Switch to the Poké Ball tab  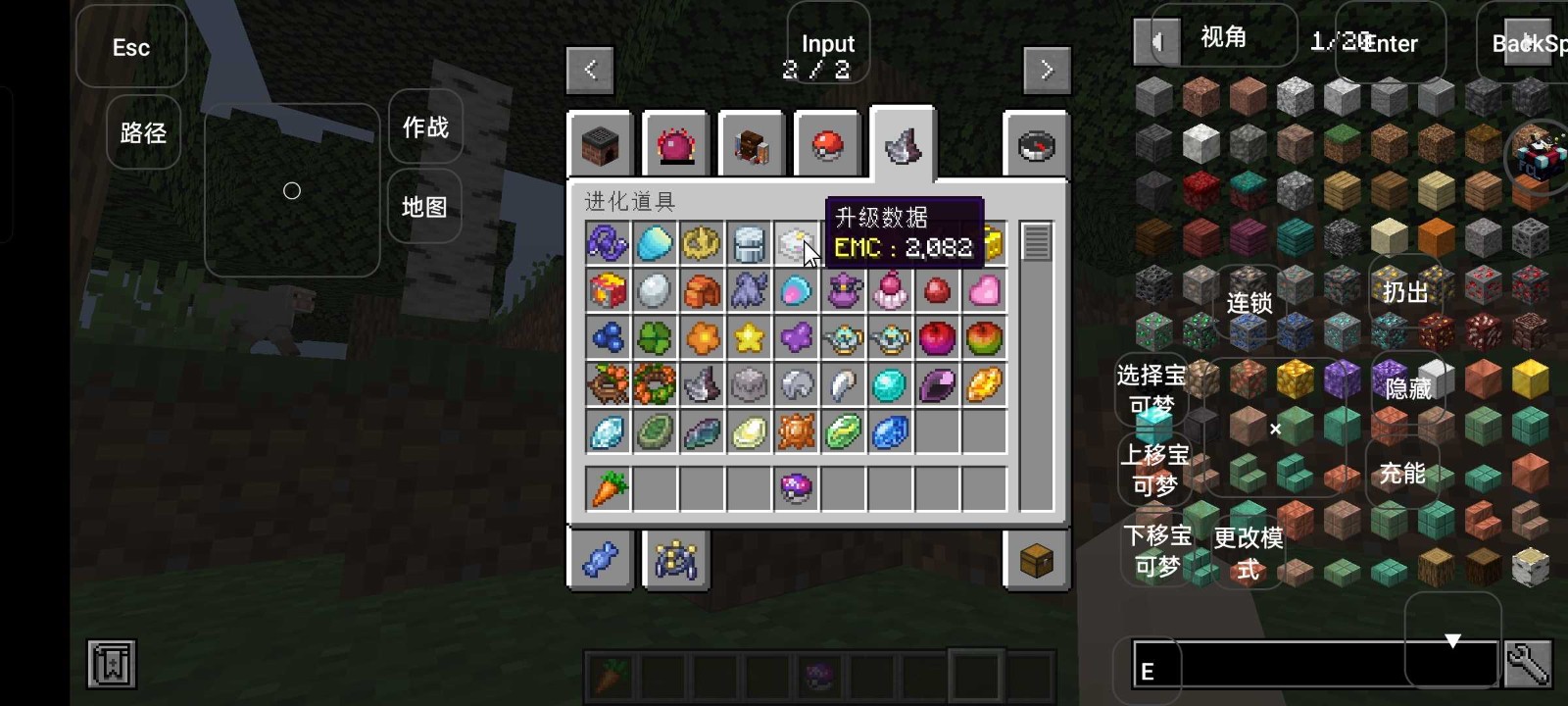828,146
